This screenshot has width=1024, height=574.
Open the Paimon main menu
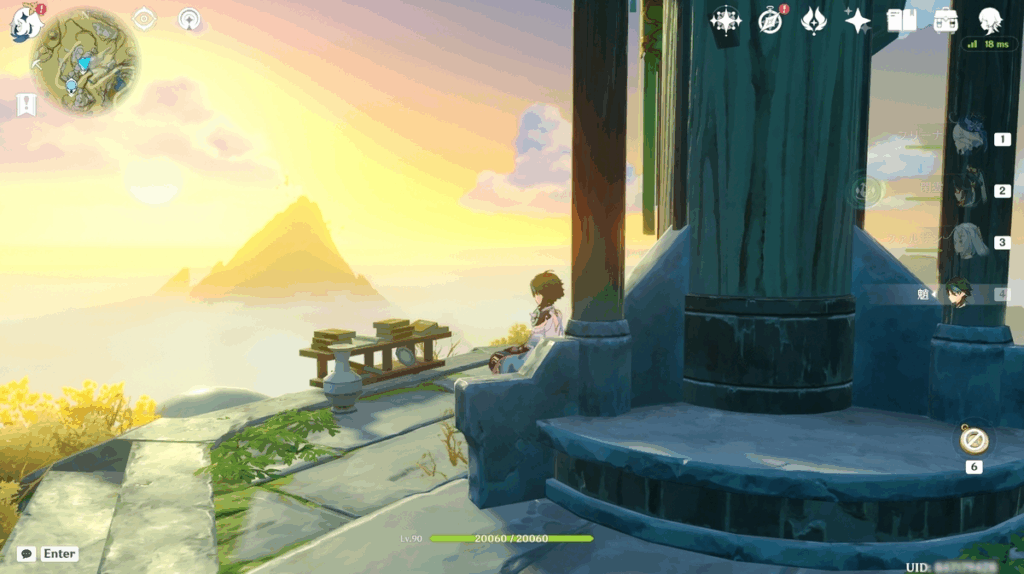click(x=26, y=21)
